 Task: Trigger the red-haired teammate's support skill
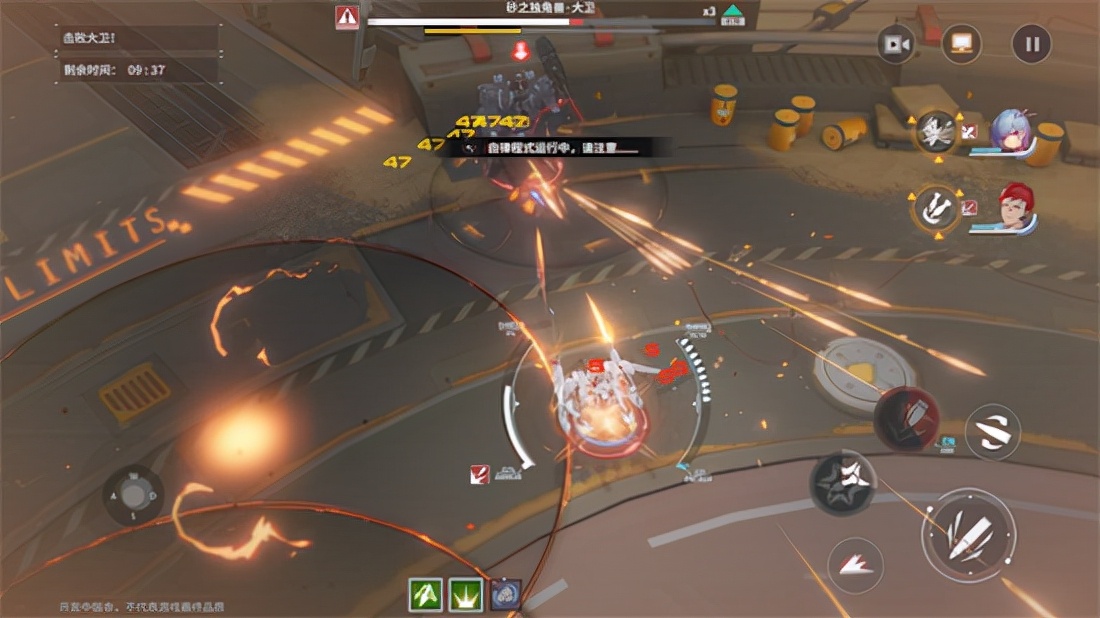(x=936, y=207)
